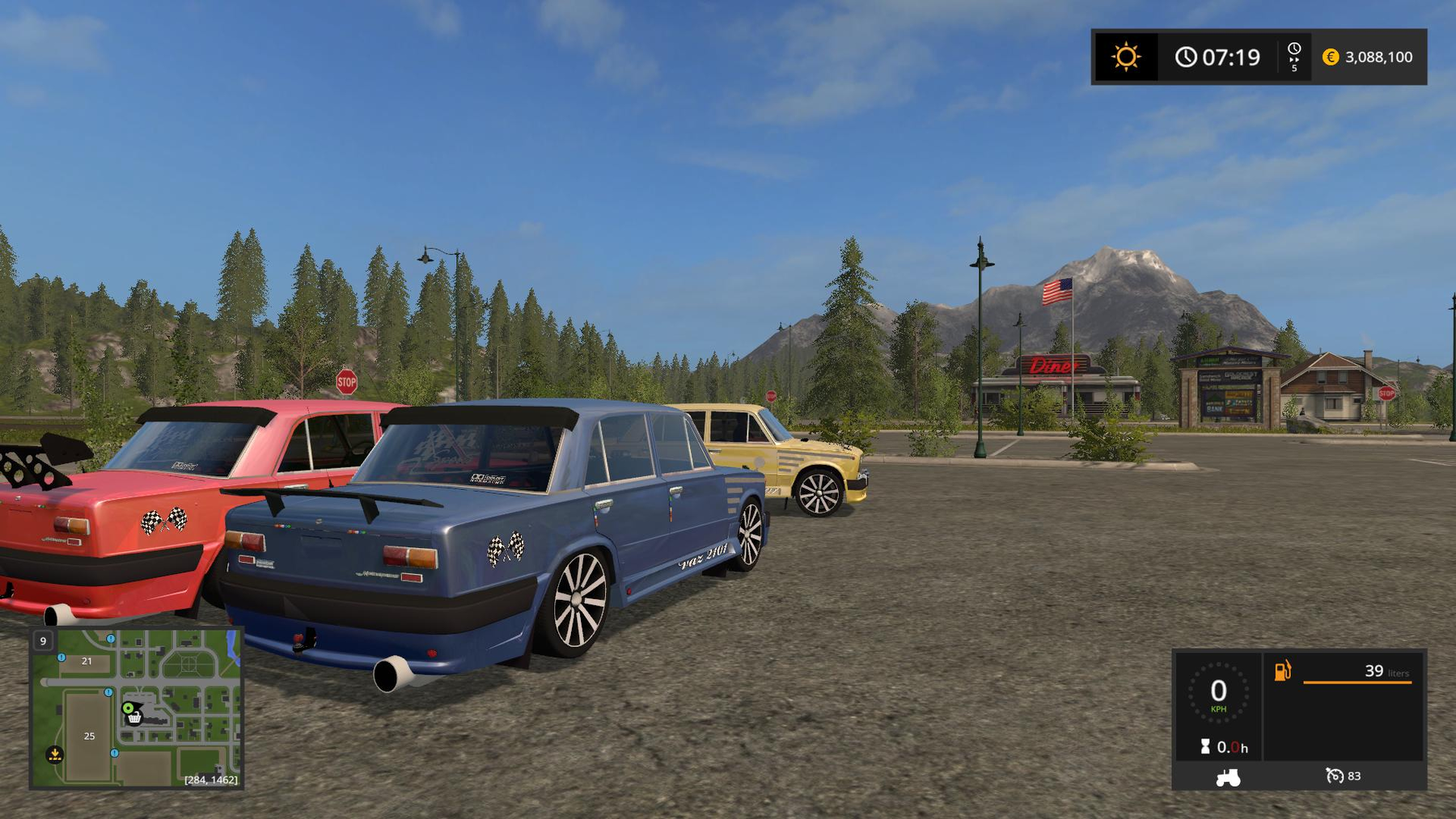This screenshot has height=819, width=1456.
Task: Select field 25 on the minimap
Action: tap(89, 737)
